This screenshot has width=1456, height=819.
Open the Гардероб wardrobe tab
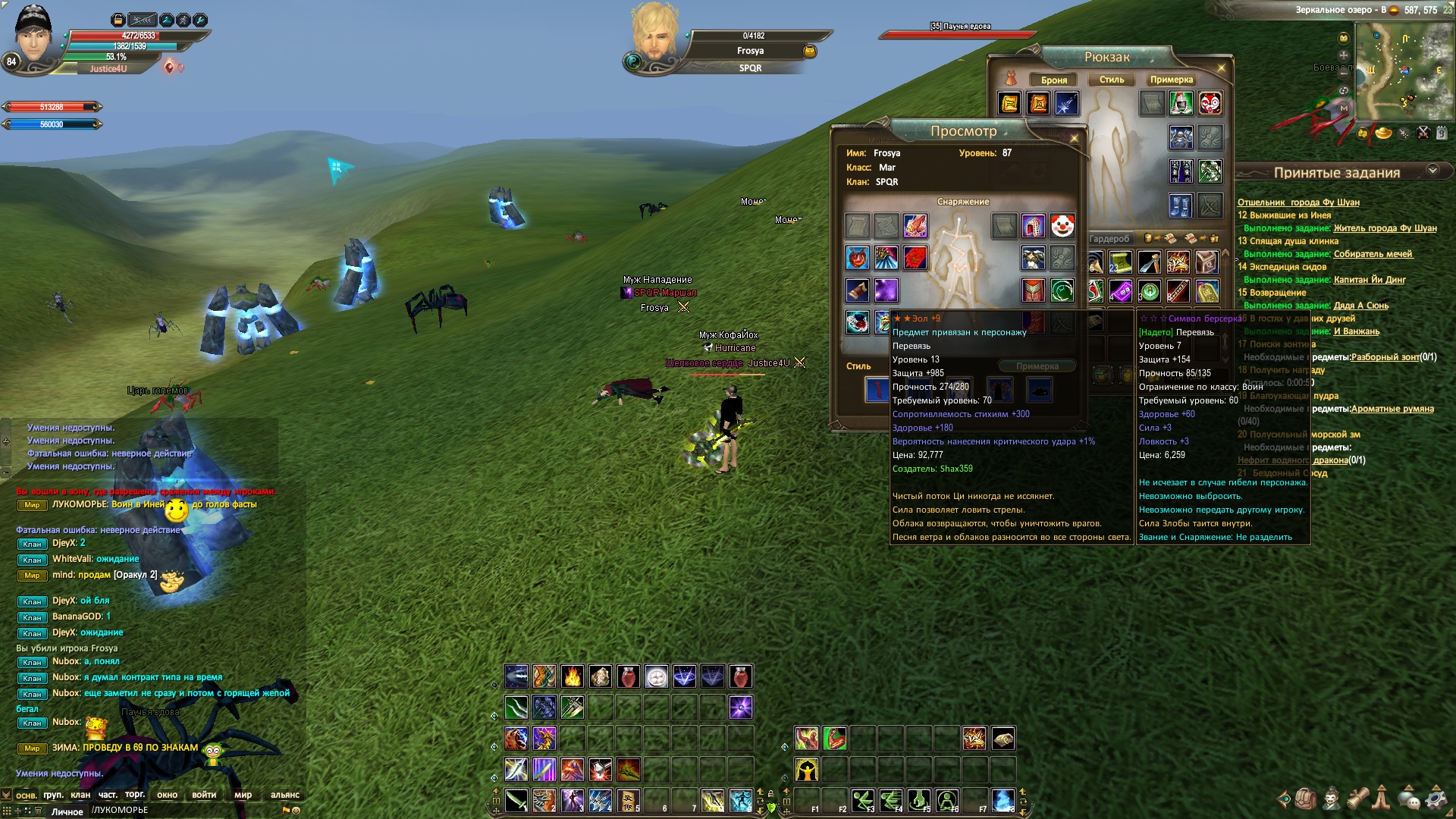tap(1109, 239)
